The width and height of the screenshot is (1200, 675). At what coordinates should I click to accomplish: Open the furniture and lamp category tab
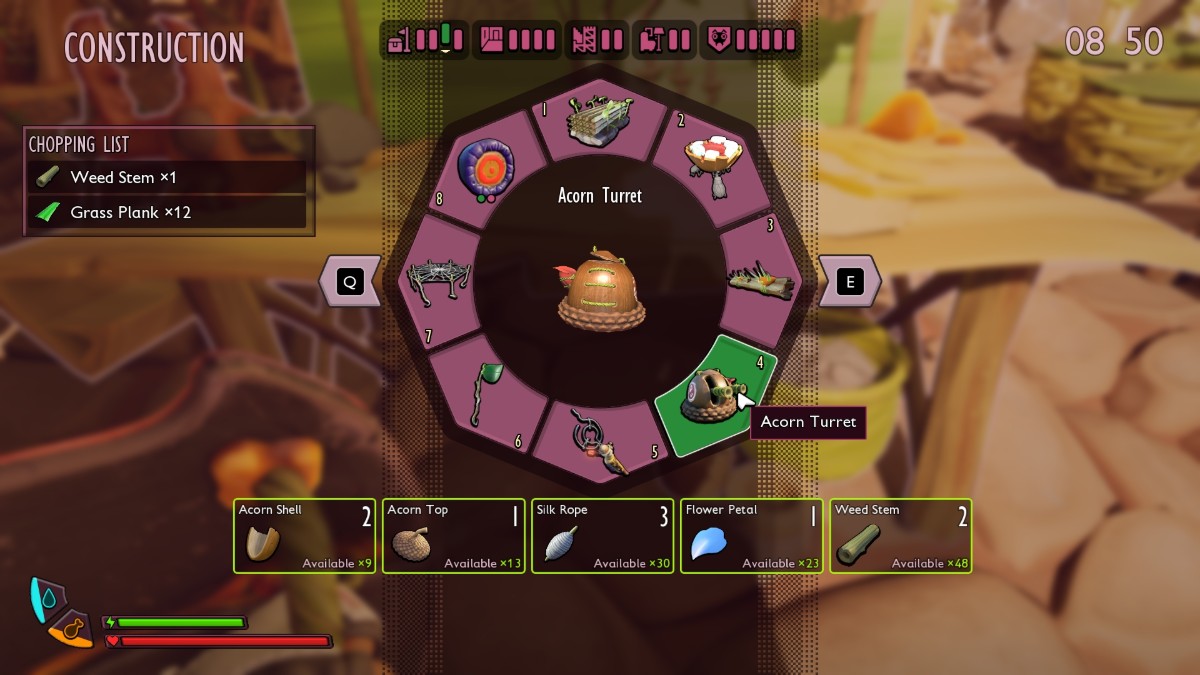[665, 40]
